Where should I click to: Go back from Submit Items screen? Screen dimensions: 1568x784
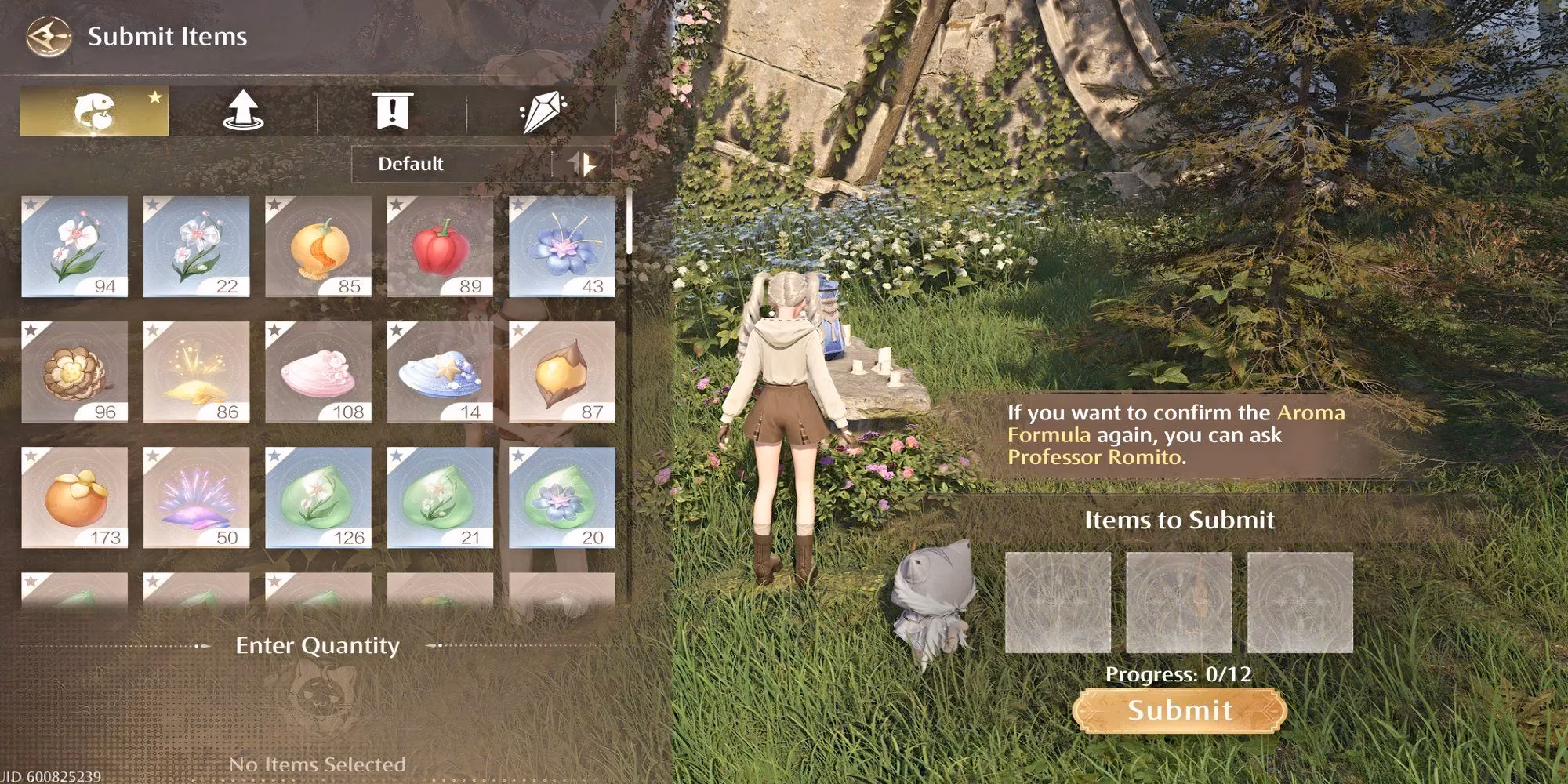pyautogui.click(x=47, y=37)
